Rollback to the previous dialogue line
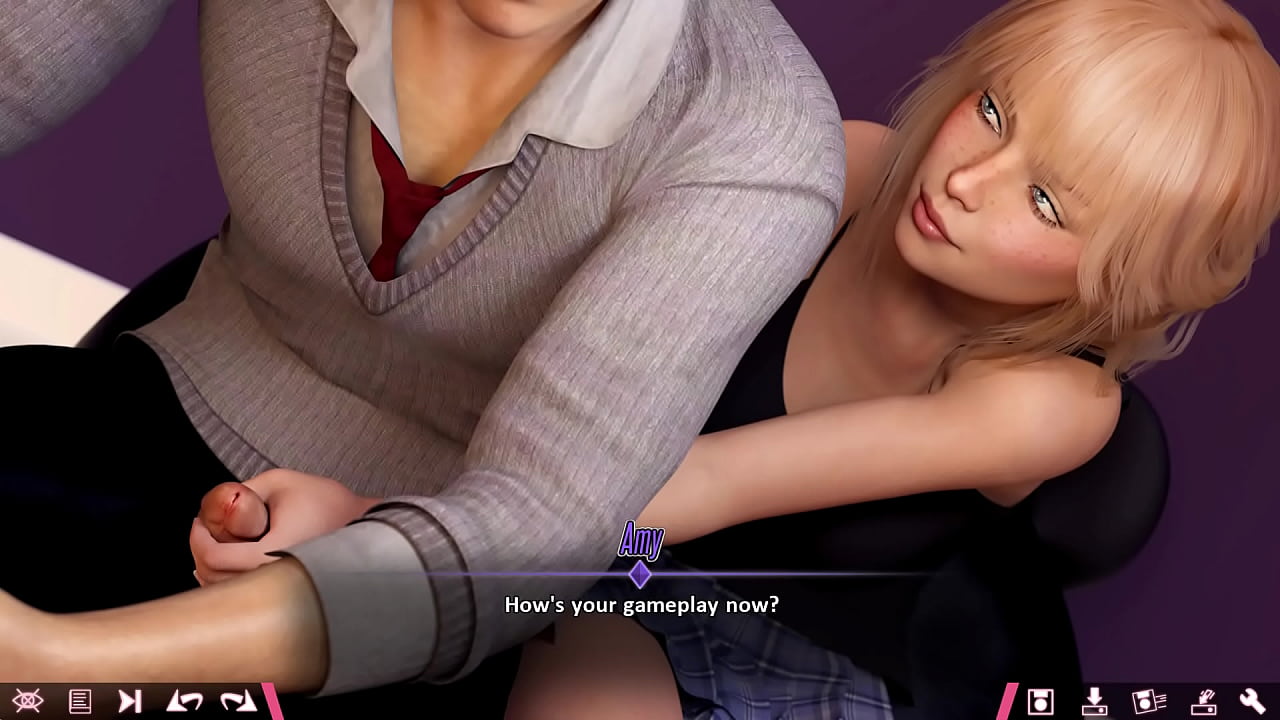The width and height of the screenshot is (1280, 720). pyautogui.click(x=184, y=702)
